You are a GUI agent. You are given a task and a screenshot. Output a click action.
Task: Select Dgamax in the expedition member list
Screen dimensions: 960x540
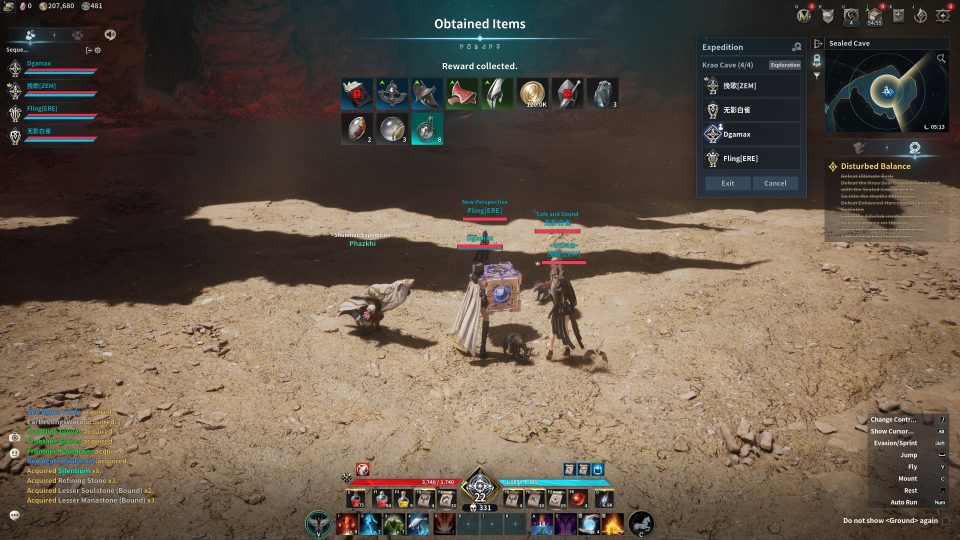pos(751,134)
